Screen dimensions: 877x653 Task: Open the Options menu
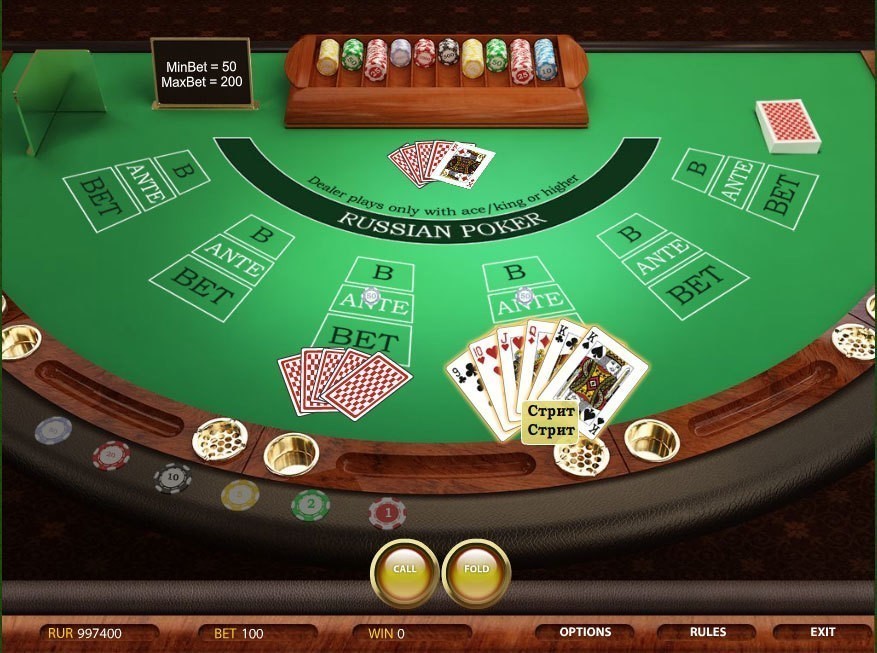coord(585,632)
